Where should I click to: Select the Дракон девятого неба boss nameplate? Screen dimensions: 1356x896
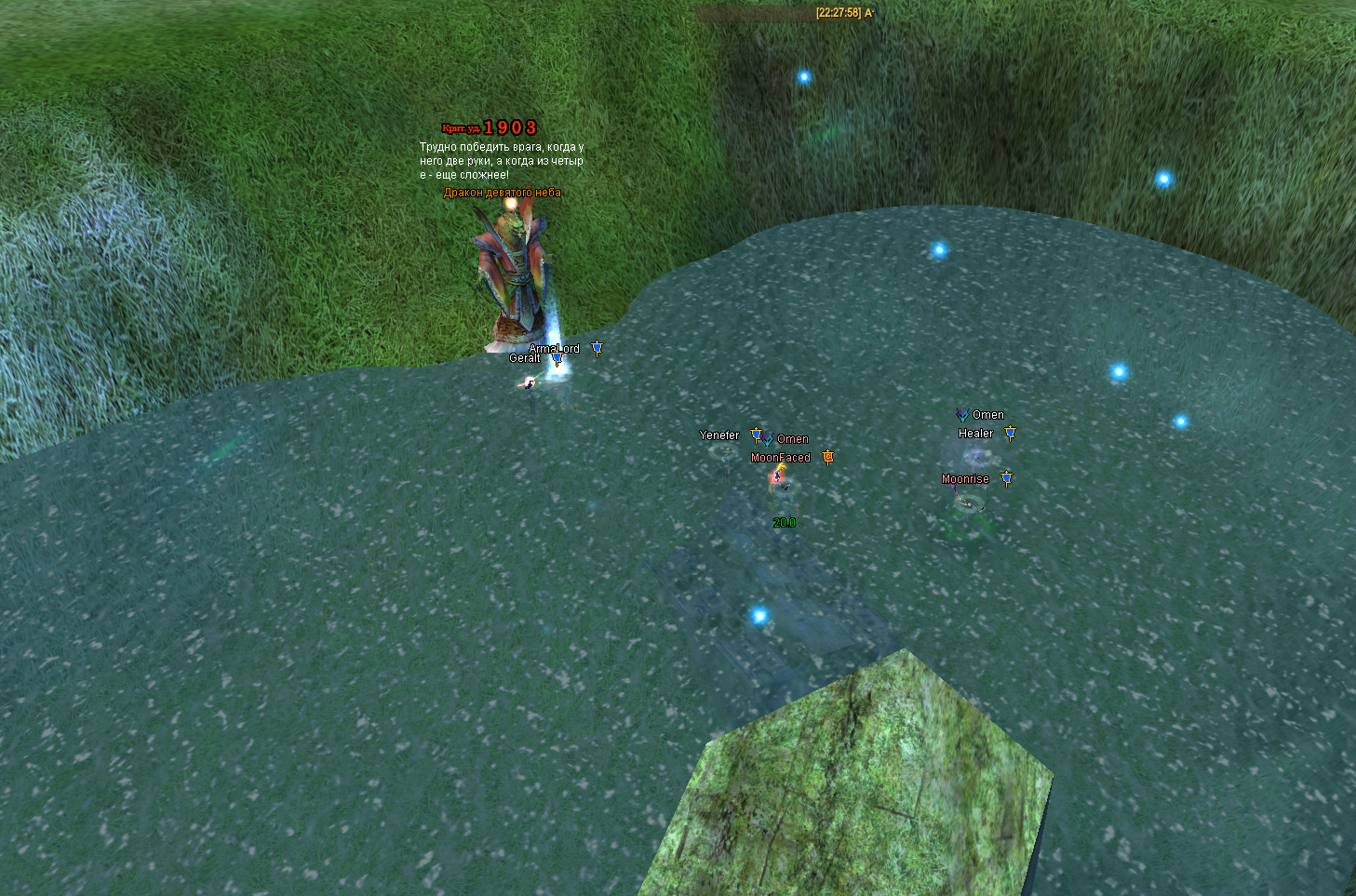coord(503,193)
